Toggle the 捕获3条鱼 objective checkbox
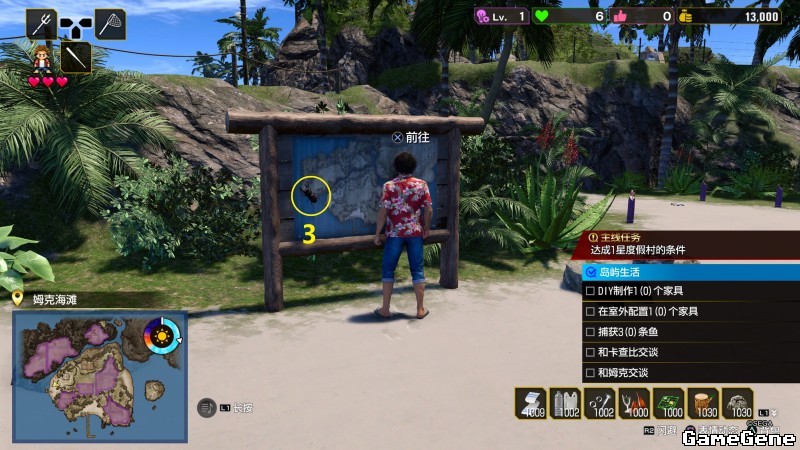This screenshot has height=450, width=800. (591, 332)
